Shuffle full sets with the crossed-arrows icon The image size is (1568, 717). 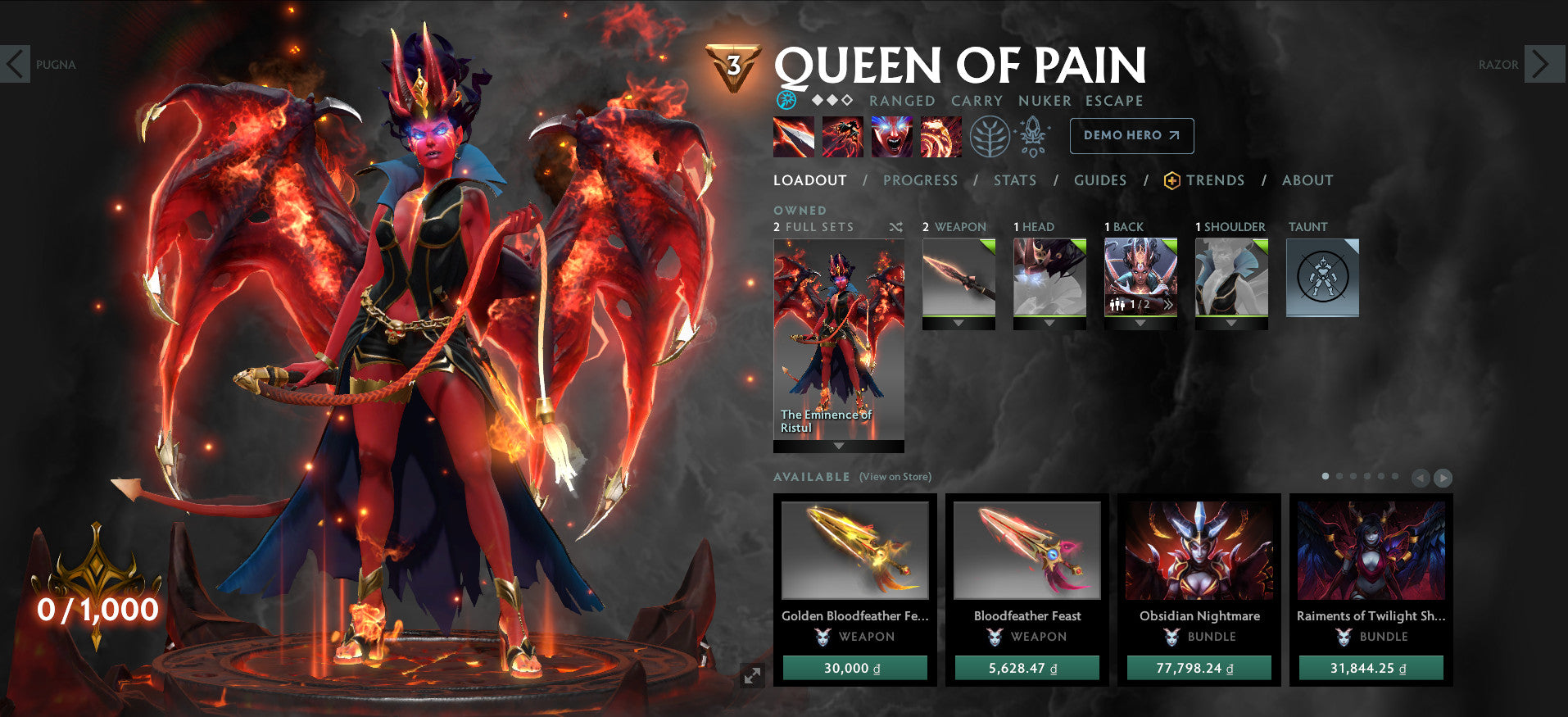tap(896, 227)
